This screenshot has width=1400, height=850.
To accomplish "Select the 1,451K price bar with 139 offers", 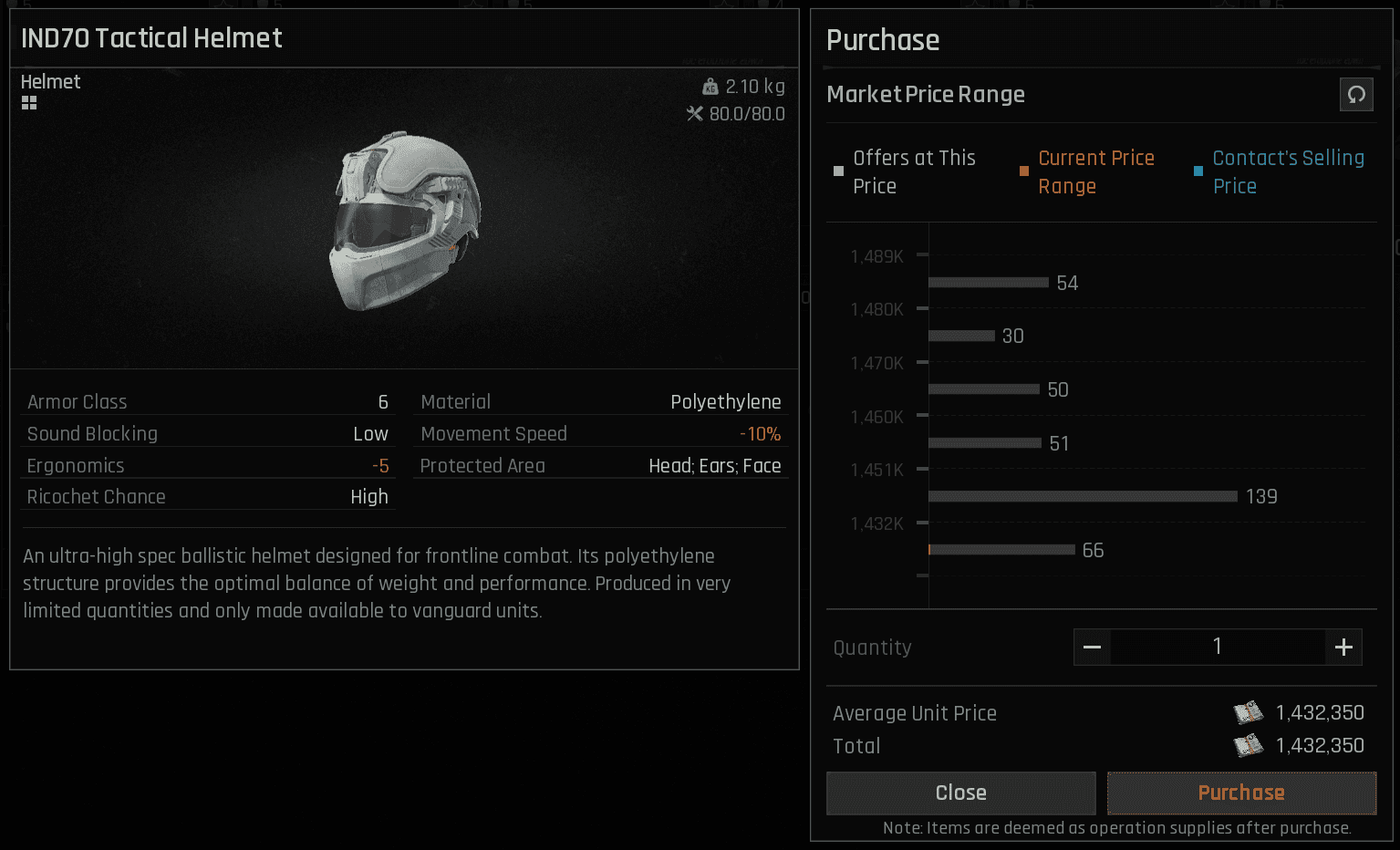I will (x=1082, y=496).
